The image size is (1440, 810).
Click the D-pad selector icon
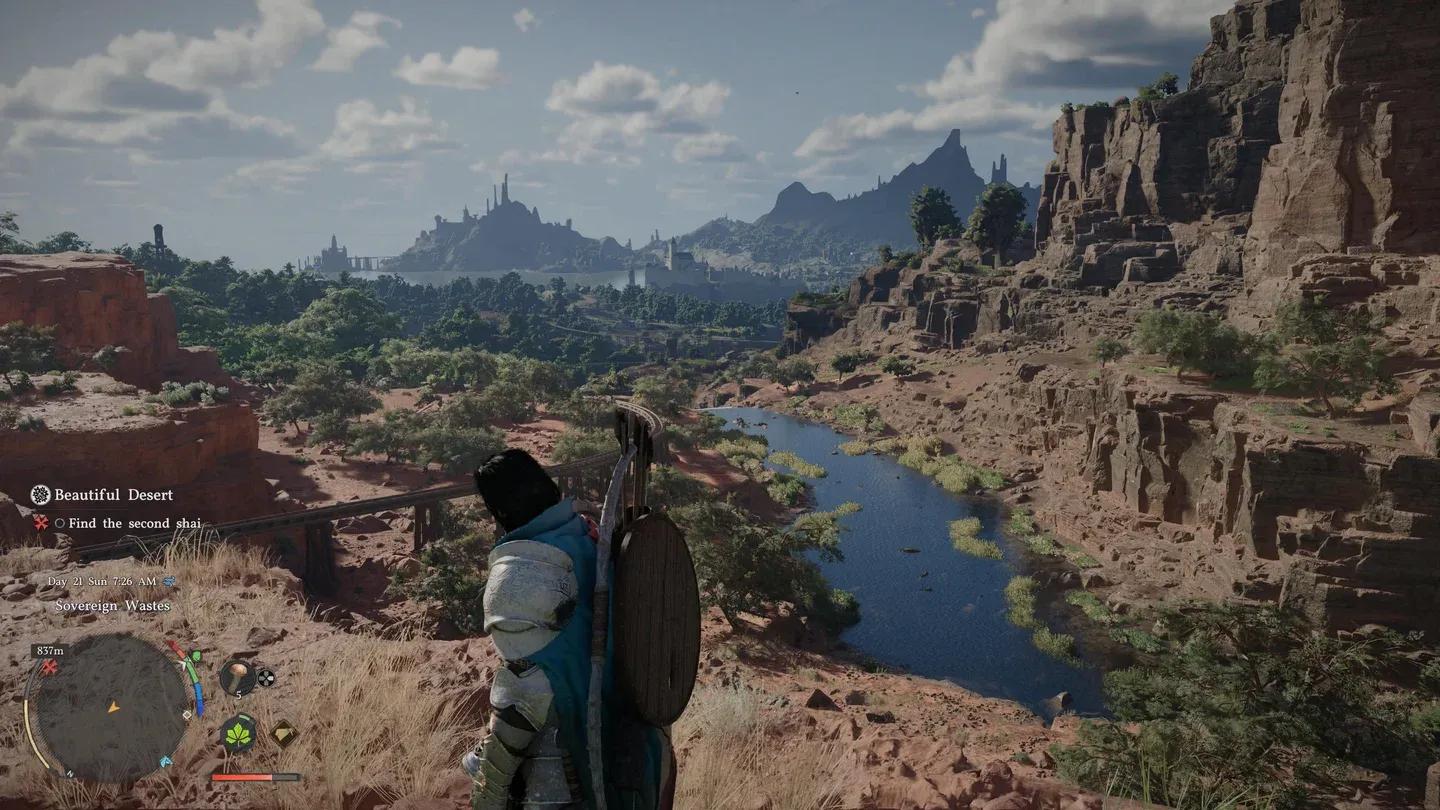(264, 677)
